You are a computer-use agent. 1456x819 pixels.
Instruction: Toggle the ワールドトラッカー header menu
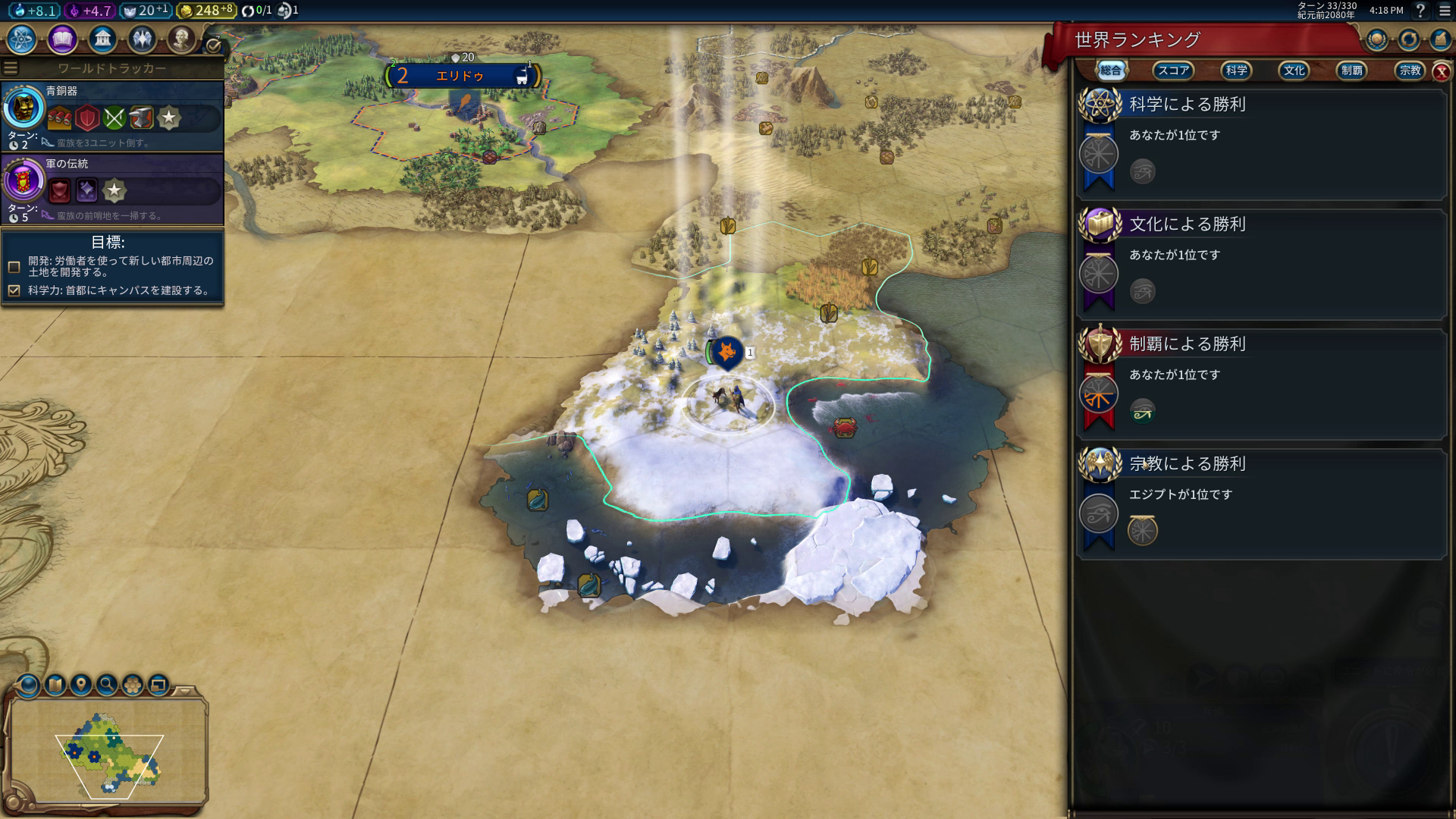click(x=11, y=68)
